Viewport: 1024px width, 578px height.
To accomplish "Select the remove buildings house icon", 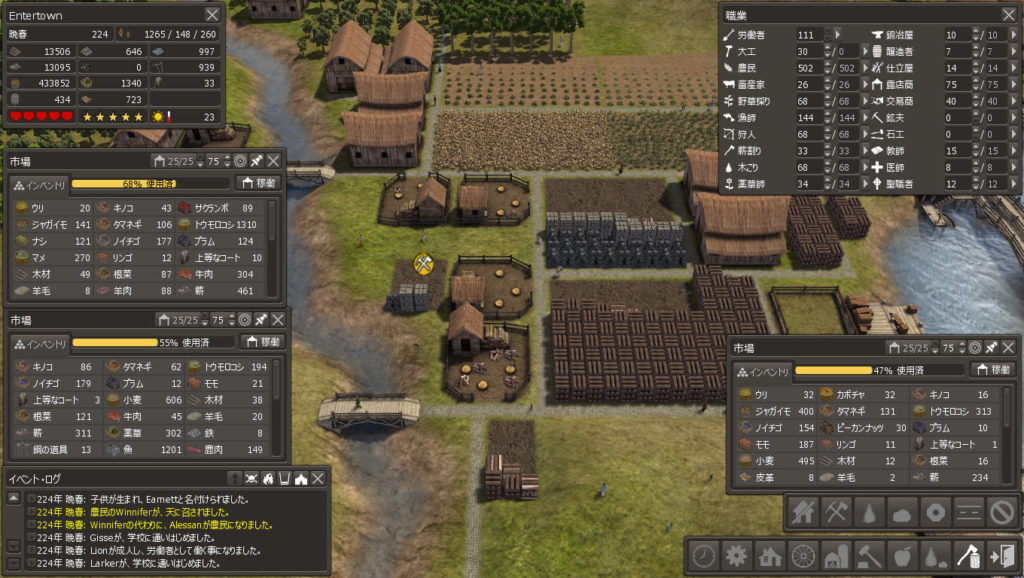I will pos(803,513).
